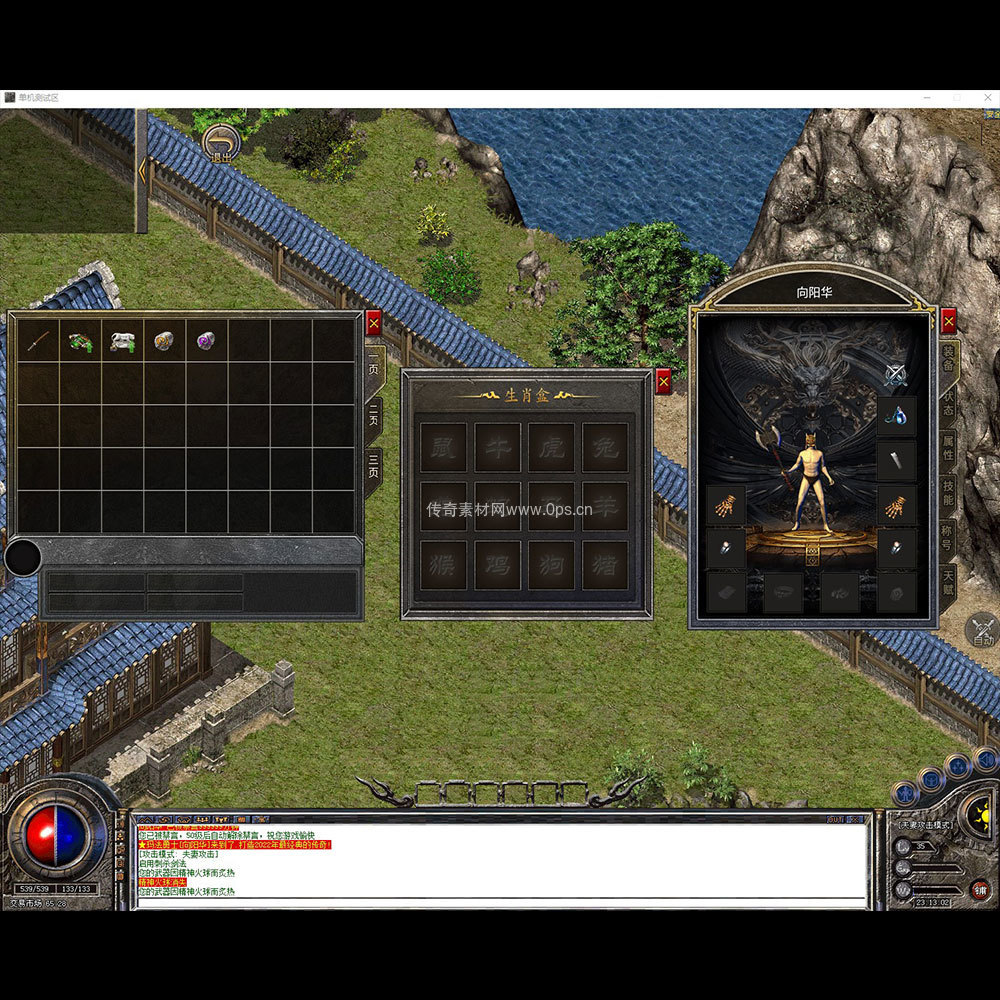This screenshot has height=1000, width=1000.
Task: Select the orange swirl scroll item
Action: [x=164, y=341]
